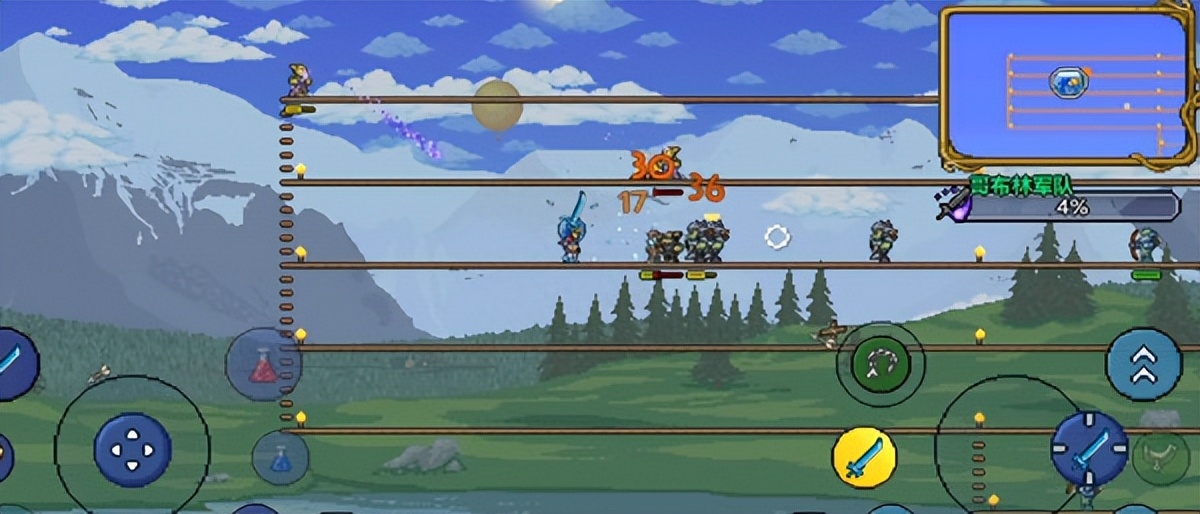The width and height of the screenshot is (1200, 514).
Task: Tap the partial sword slot at left edge
Action: [x=14, y=362]
